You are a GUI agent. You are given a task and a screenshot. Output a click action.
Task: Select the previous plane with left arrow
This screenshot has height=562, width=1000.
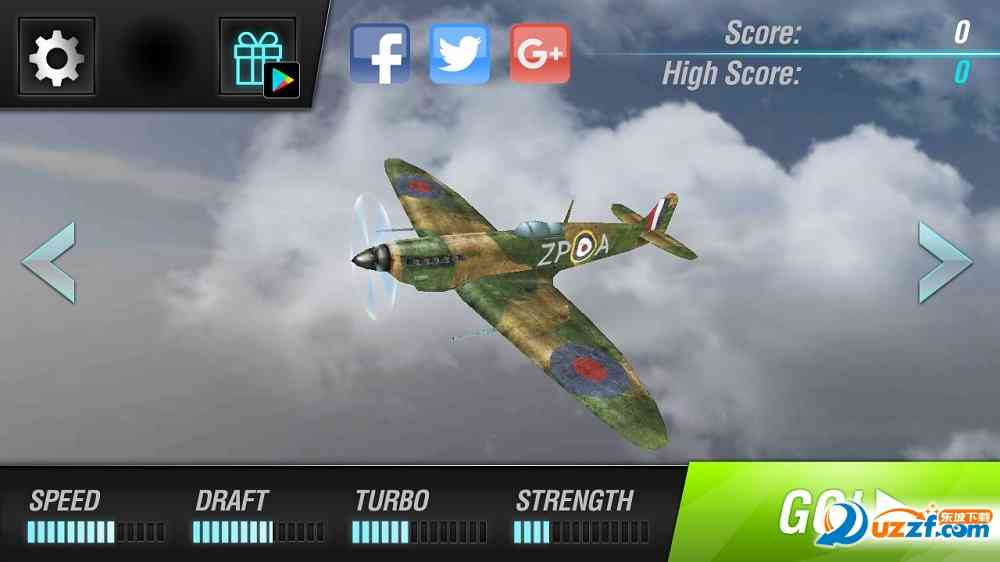click(48, 263)
